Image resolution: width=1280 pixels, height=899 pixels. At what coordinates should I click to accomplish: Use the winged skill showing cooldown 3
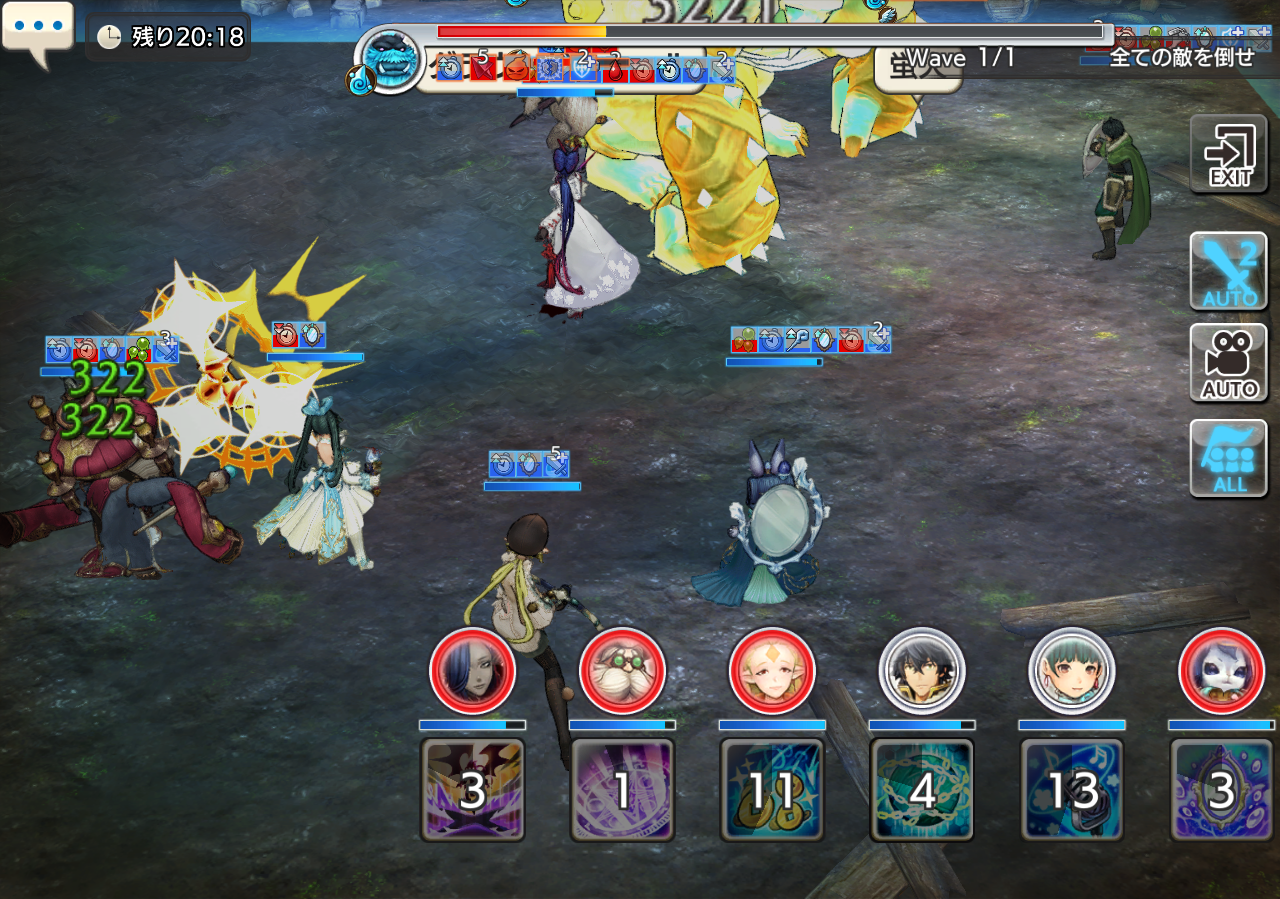click(x=472, y=790)
